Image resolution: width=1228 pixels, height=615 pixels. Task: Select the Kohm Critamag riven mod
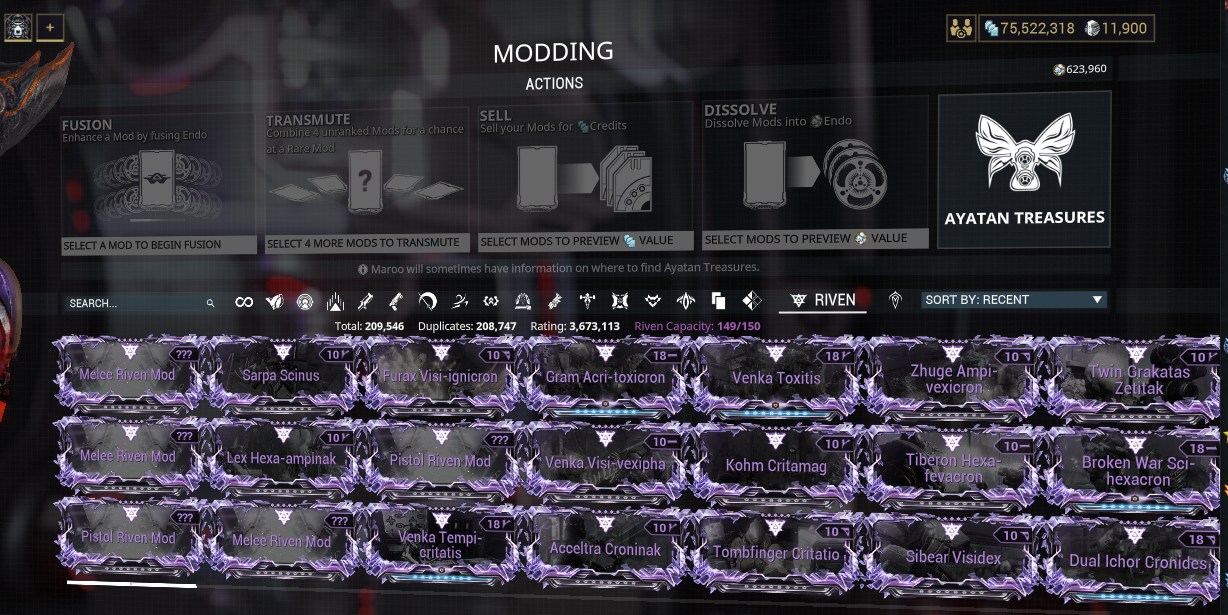click(774, 465)
